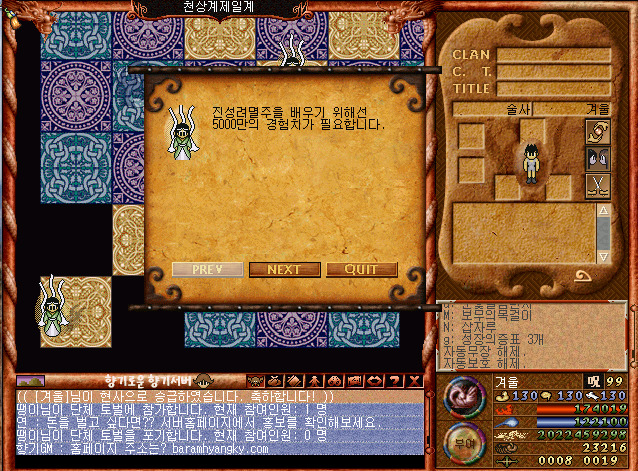Click the NEXT button in the dialogue
This screenshot has width=638, height=471.
point(284,269)
